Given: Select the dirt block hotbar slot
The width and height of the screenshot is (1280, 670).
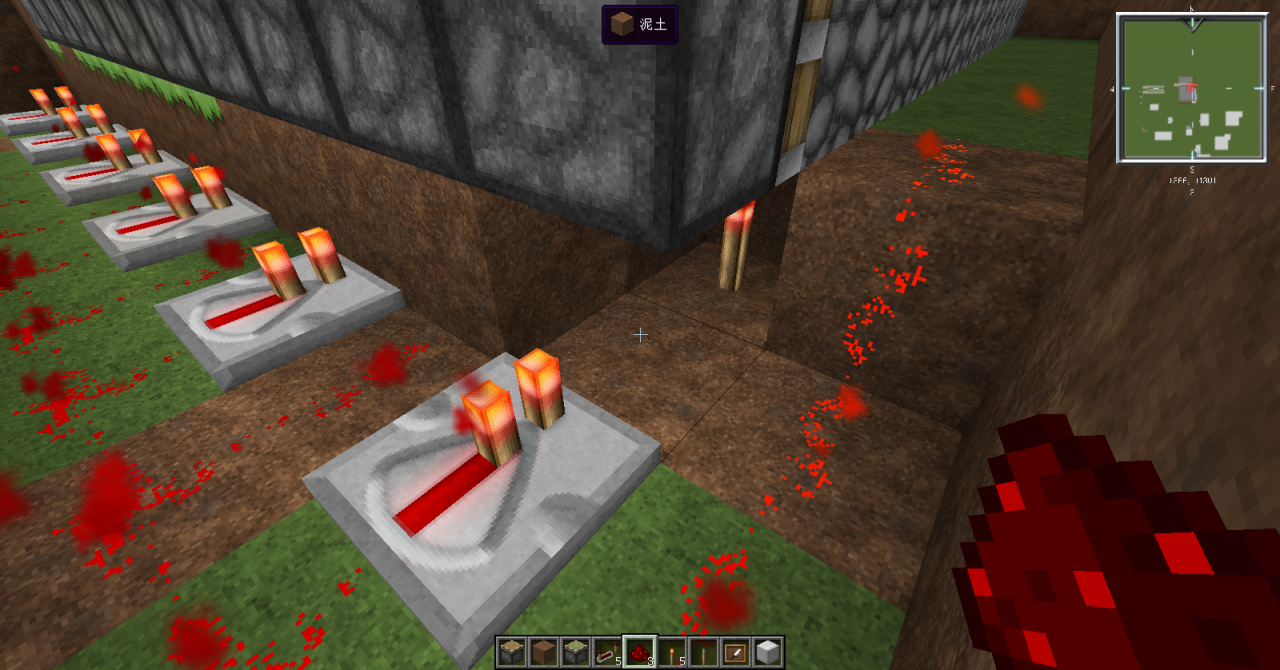Looking at the screenshot, I should pos(543,652).
